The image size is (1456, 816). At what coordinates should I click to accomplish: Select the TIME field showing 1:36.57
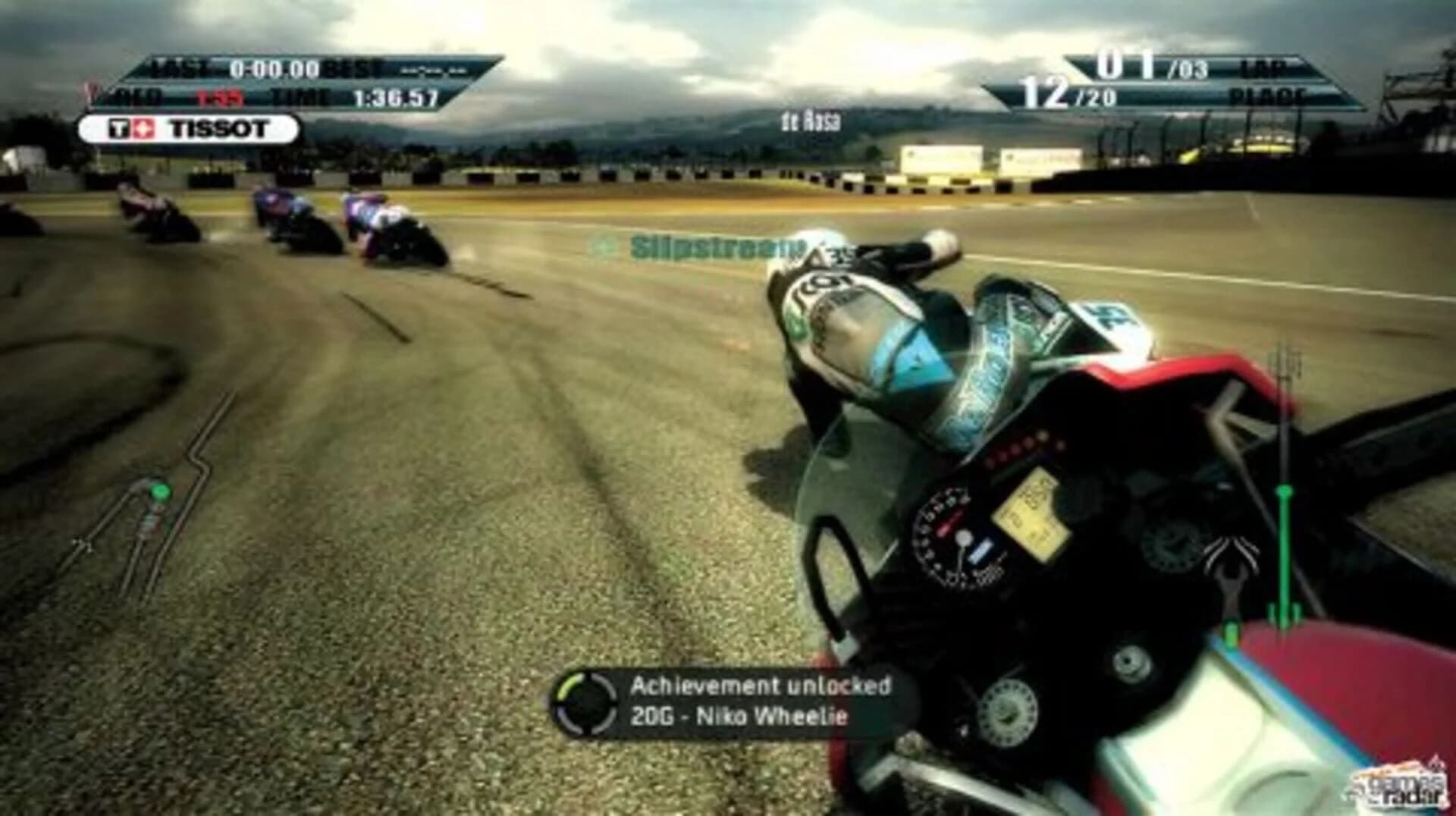click(394, 97)
